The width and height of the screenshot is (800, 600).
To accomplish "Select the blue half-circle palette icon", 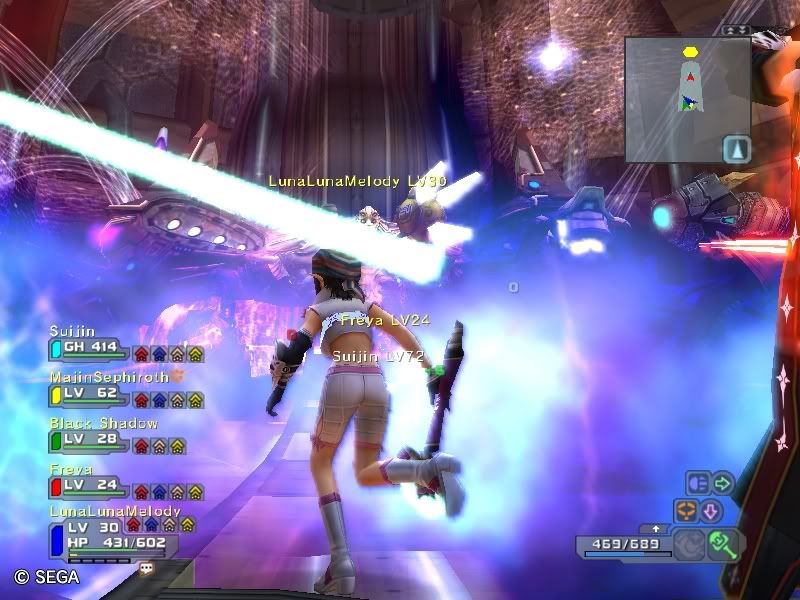I will 698,484.
